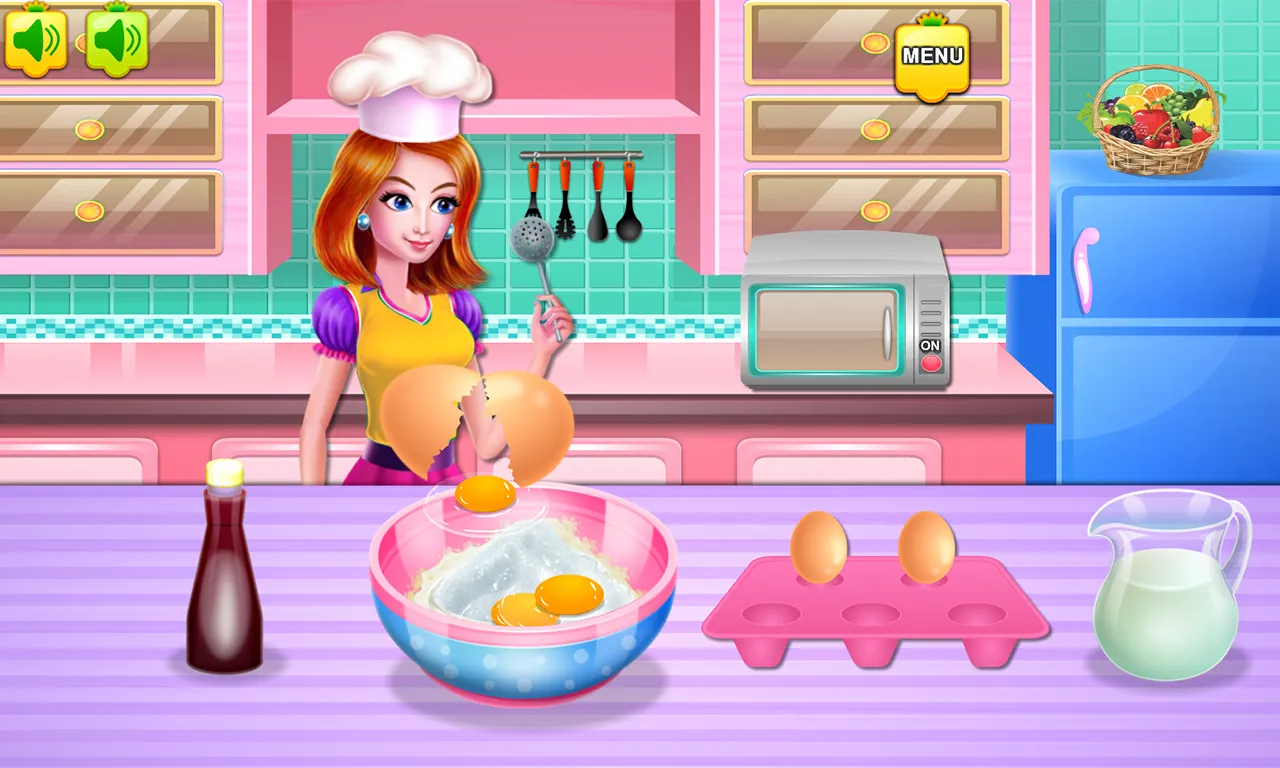Viewport: 1280px width, 768px height.
Task: Select the brown vanilla extract bottle
Action: pos(225,570)
